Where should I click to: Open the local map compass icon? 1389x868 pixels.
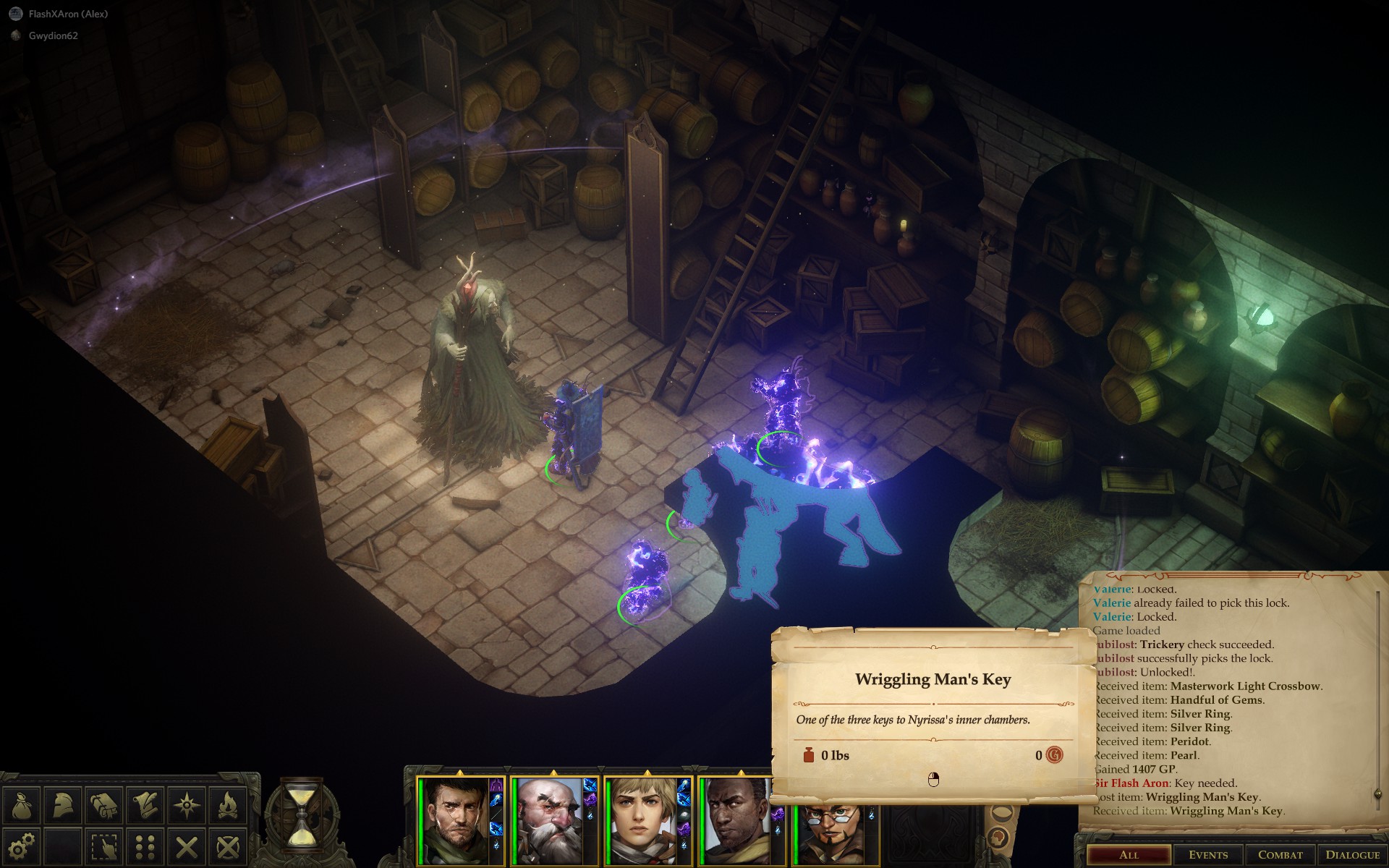tap(186, 805)
